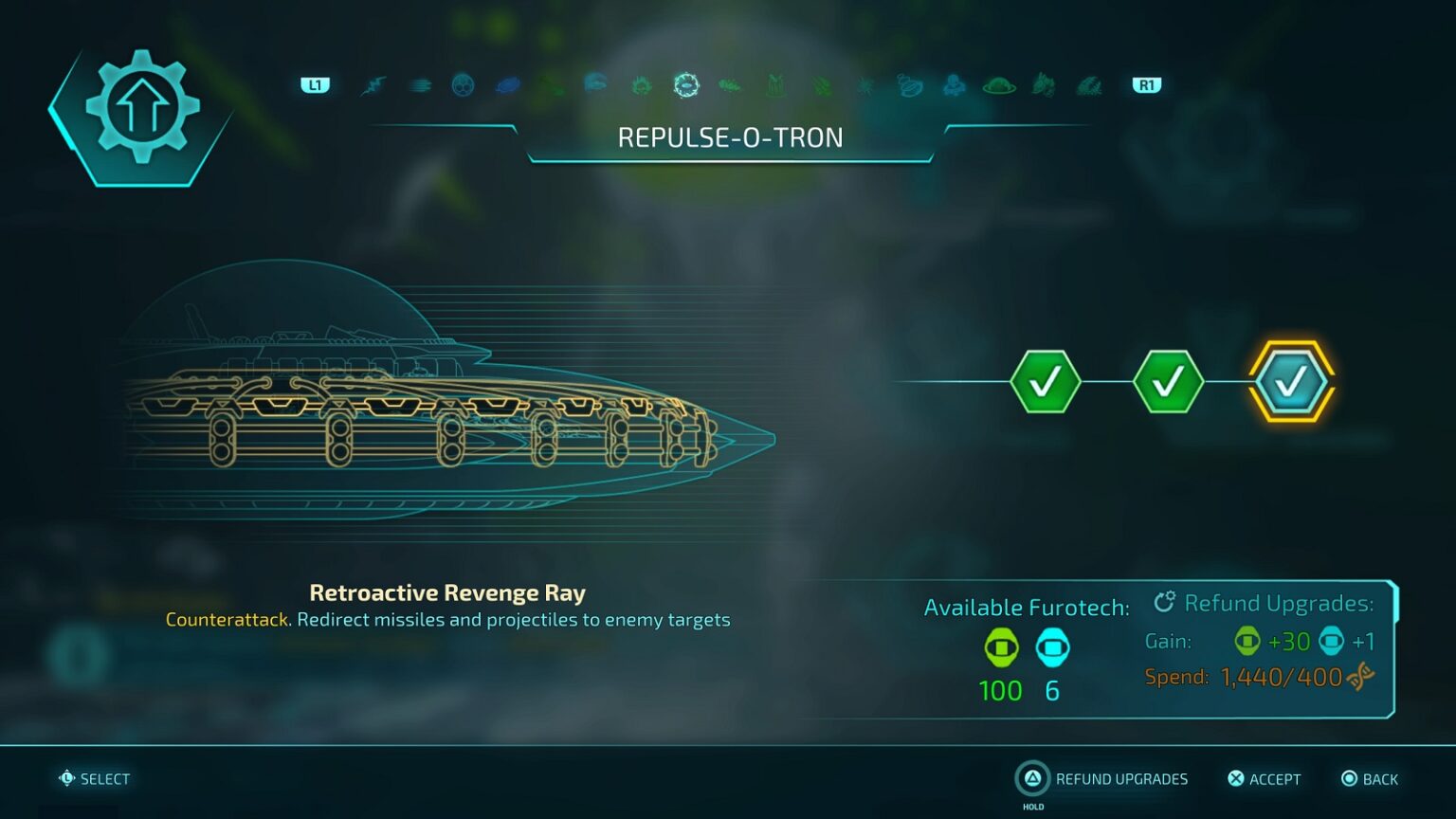Screen dimensions: 1456x819
Task: Switch to the three-dot circle weapon tab
Action: (463, 86)
